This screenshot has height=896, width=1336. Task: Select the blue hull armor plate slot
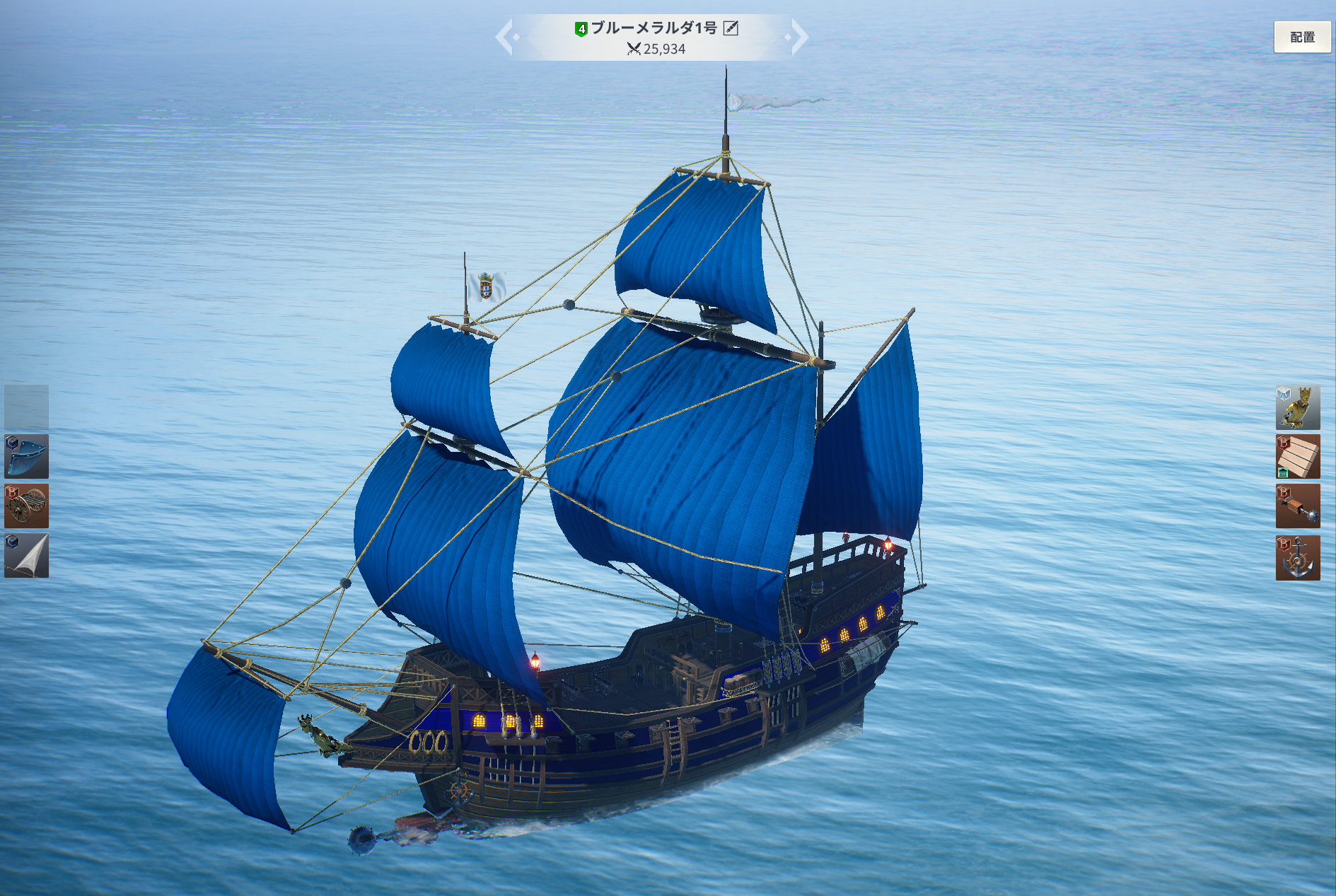[x=27, y=457]
